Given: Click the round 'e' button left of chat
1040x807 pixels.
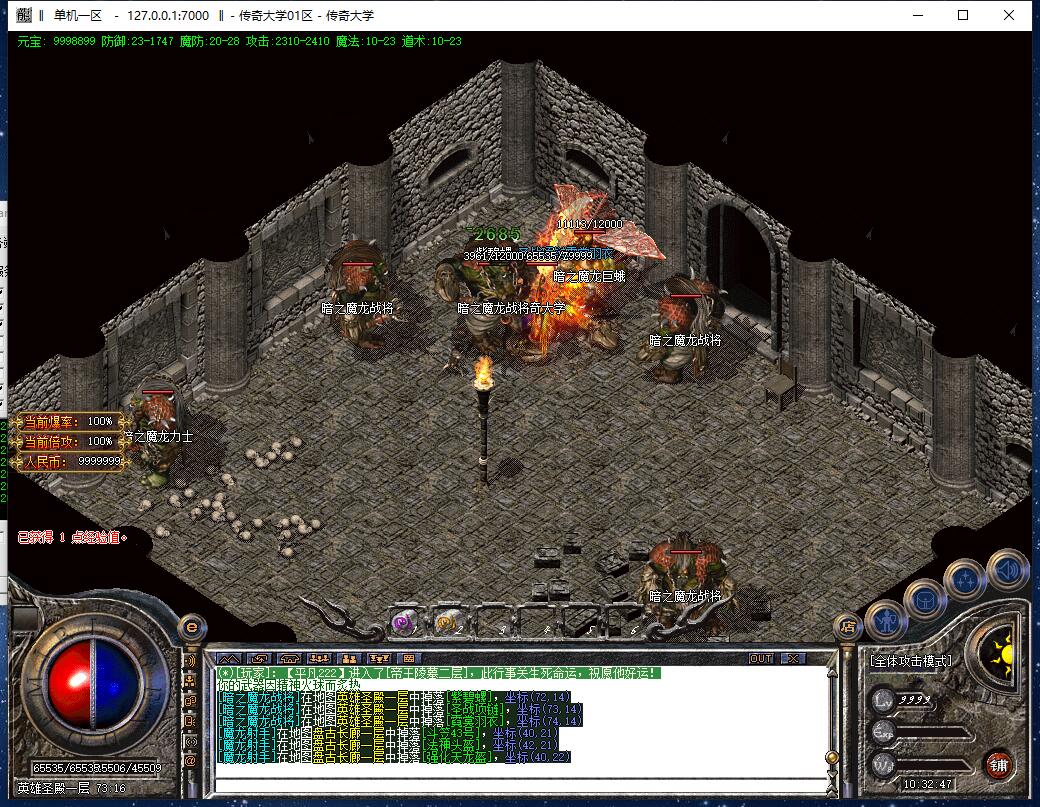Looking at the screenshot, I should pyautogui.click(x=191, y=627).
